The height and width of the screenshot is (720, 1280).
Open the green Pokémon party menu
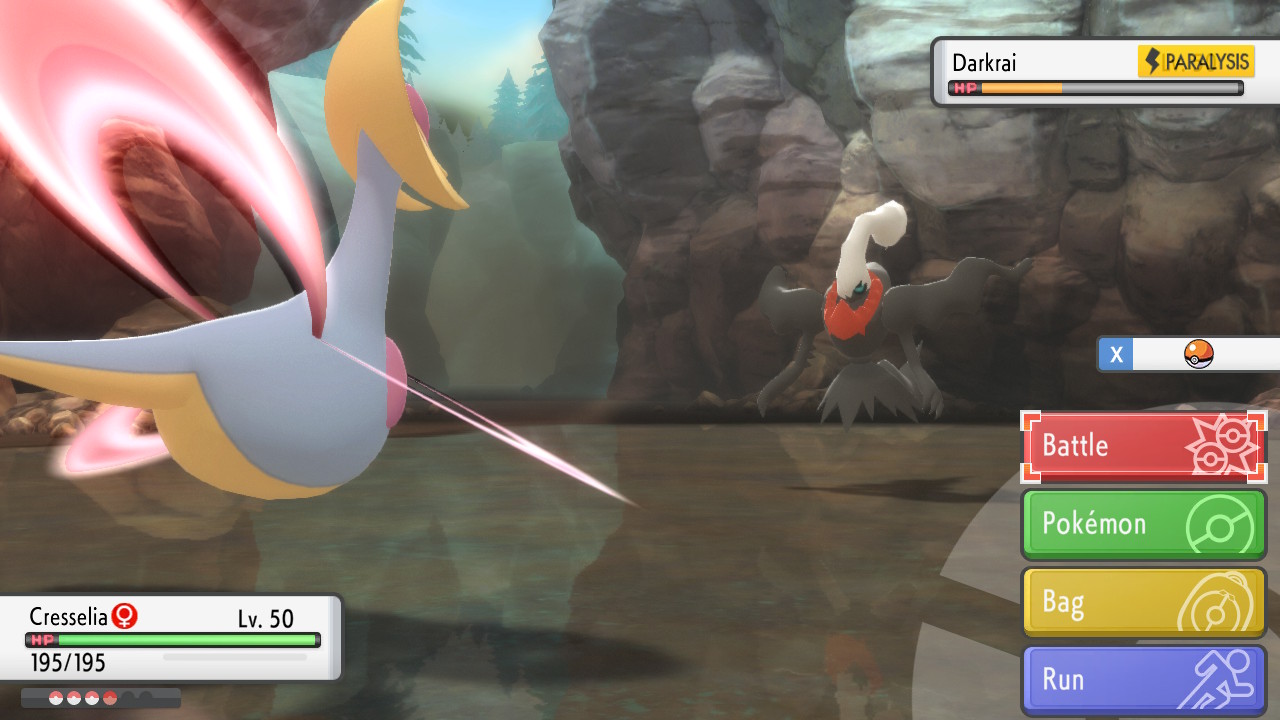pos(1143,524)
